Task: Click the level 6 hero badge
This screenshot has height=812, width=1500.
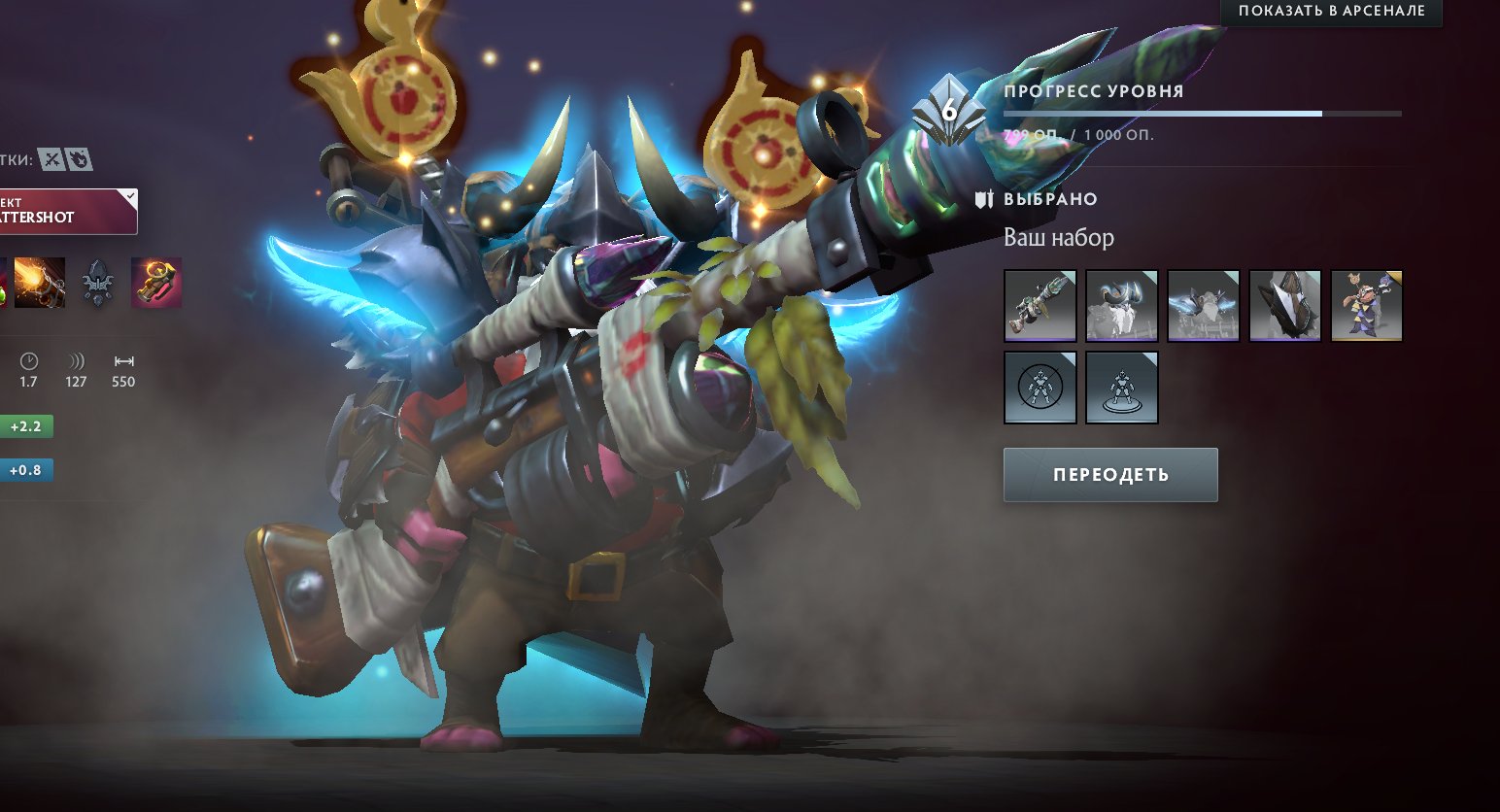Action: coord(947,113)
